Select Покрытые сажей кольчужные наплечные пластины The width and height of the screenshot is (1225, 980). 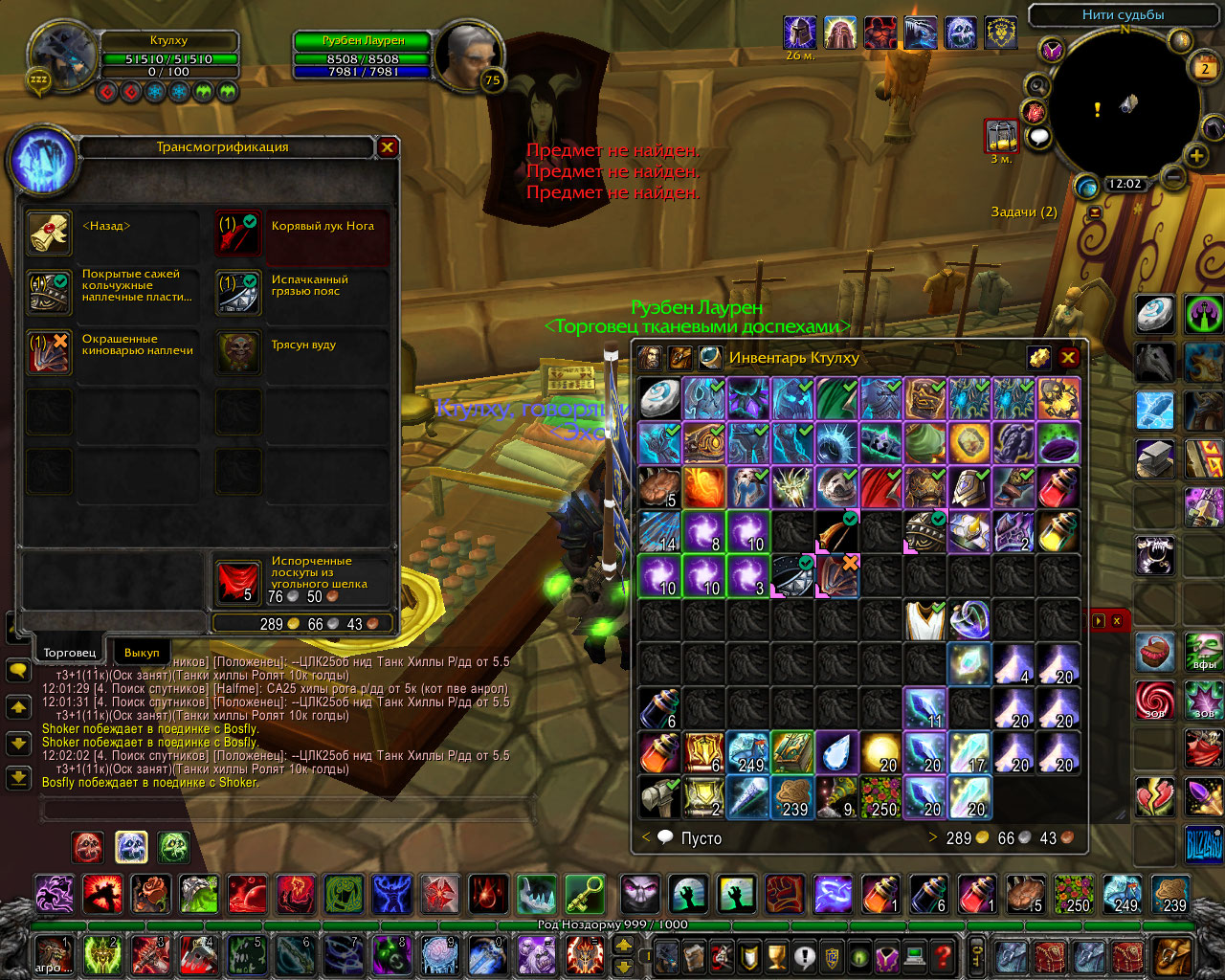pos(49,292)
